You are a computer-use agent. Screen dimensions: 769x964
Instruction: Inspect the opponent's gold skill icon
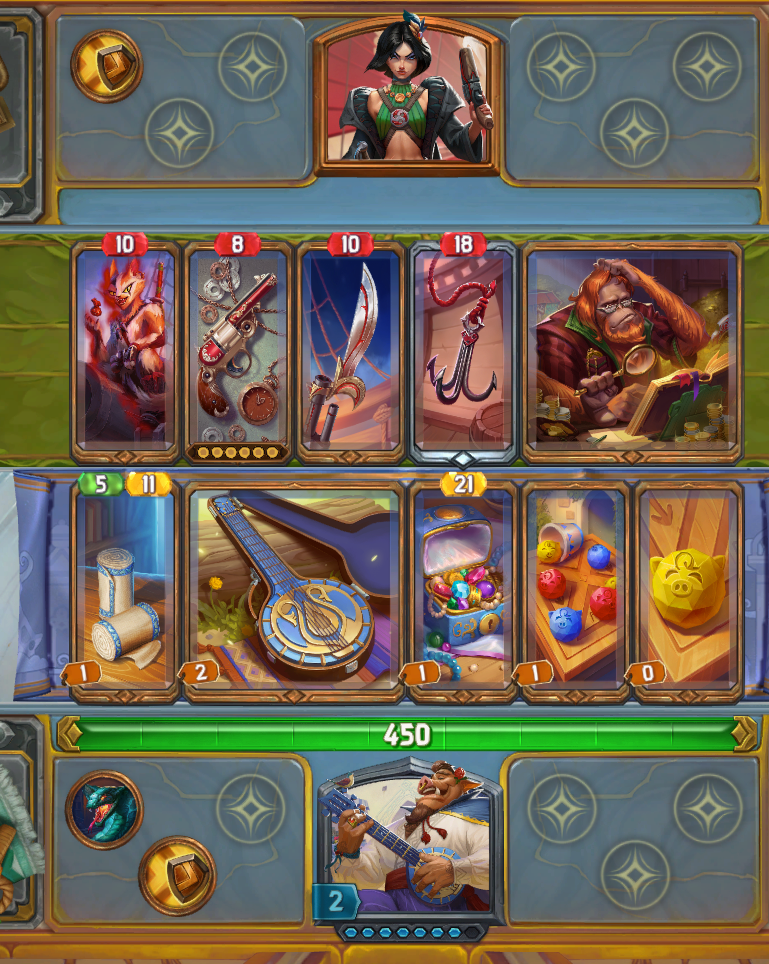point(106,66)
